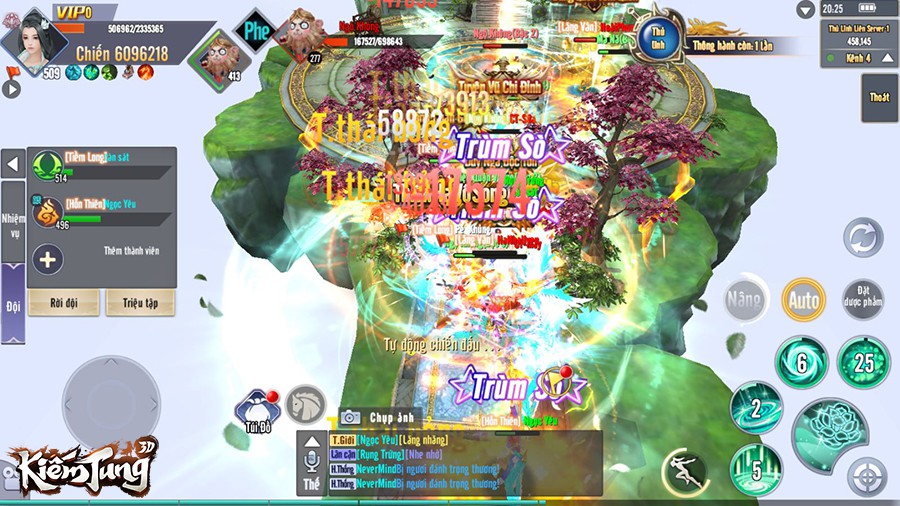Exit the area with Thoát
Viewport: 900px width, 506px height.
tap(879, 97)
